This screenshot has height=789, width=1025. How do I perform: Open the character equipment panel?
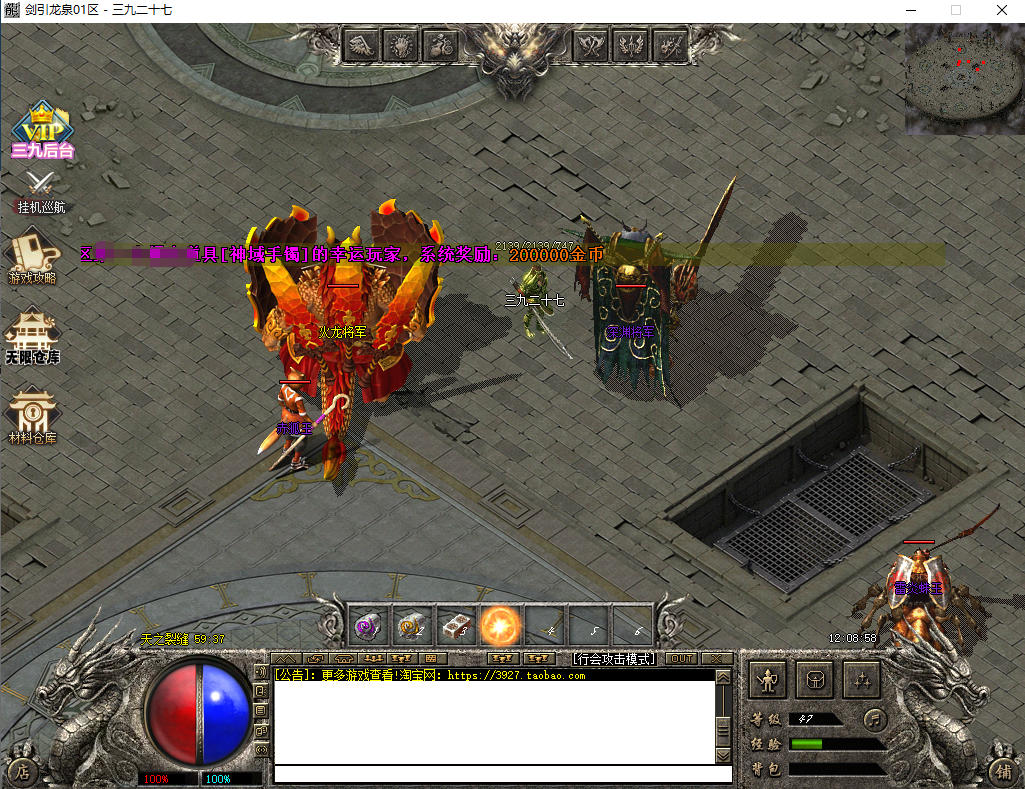coord(767,680)
